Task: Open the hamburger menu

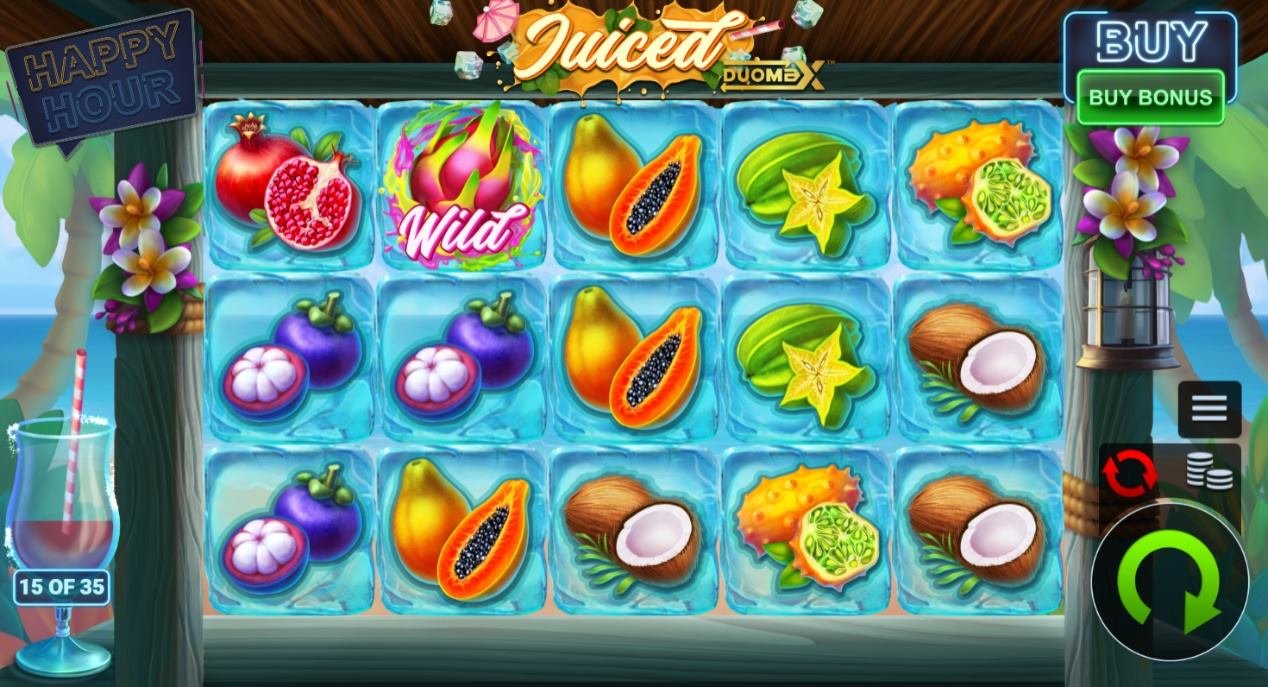Action: click(1209, 408)
